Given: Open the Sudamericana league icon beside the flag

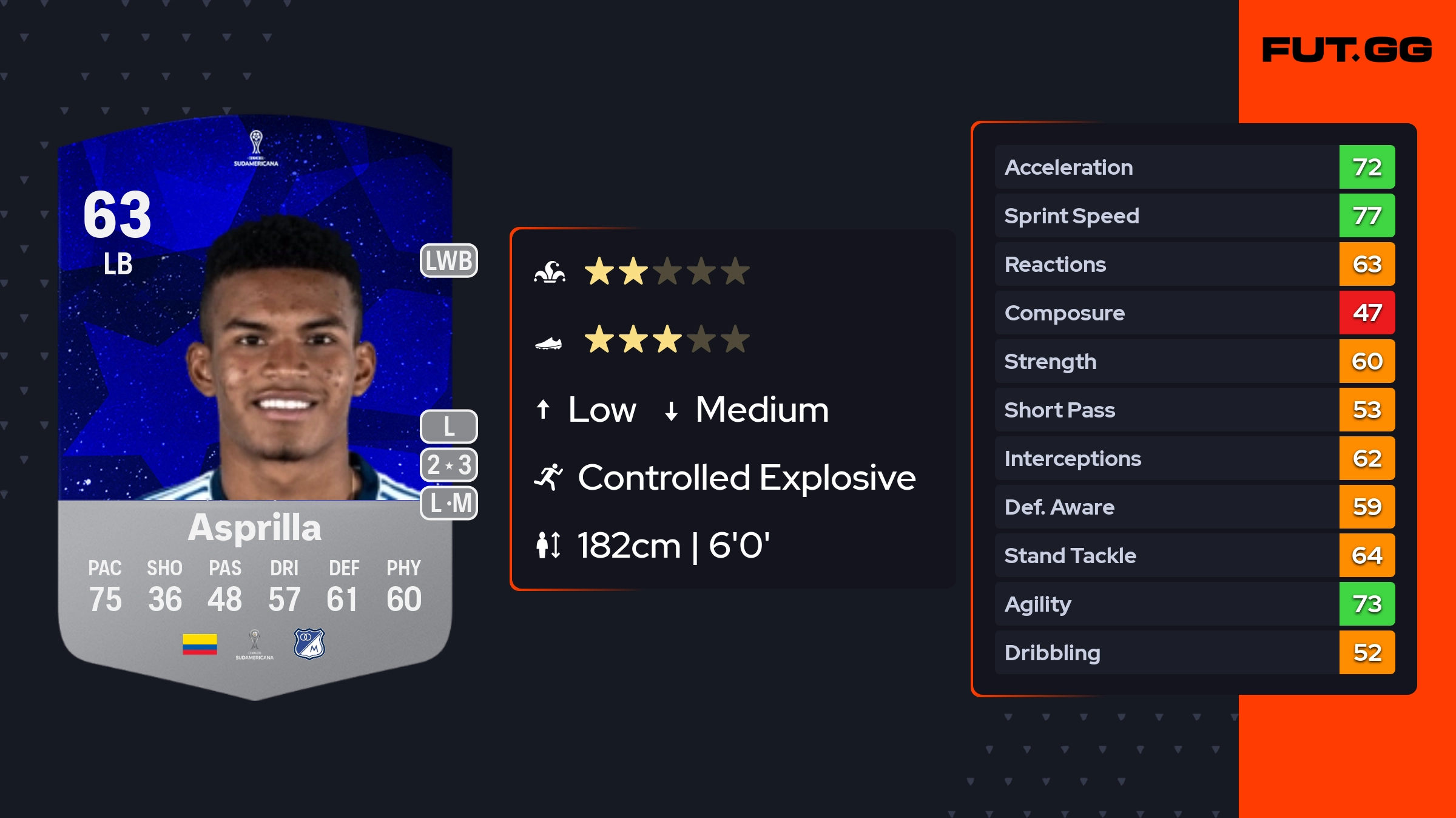Looking at the screenshot, I should 255,644.
